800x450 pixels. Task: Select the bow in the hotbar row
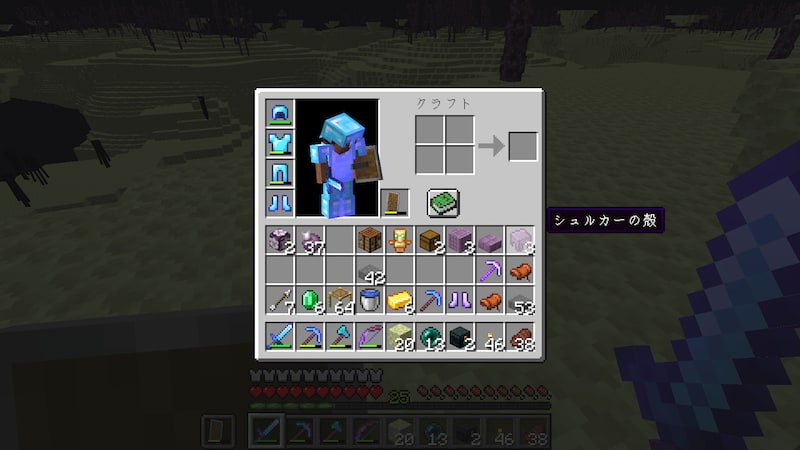(x=370, y=337)
